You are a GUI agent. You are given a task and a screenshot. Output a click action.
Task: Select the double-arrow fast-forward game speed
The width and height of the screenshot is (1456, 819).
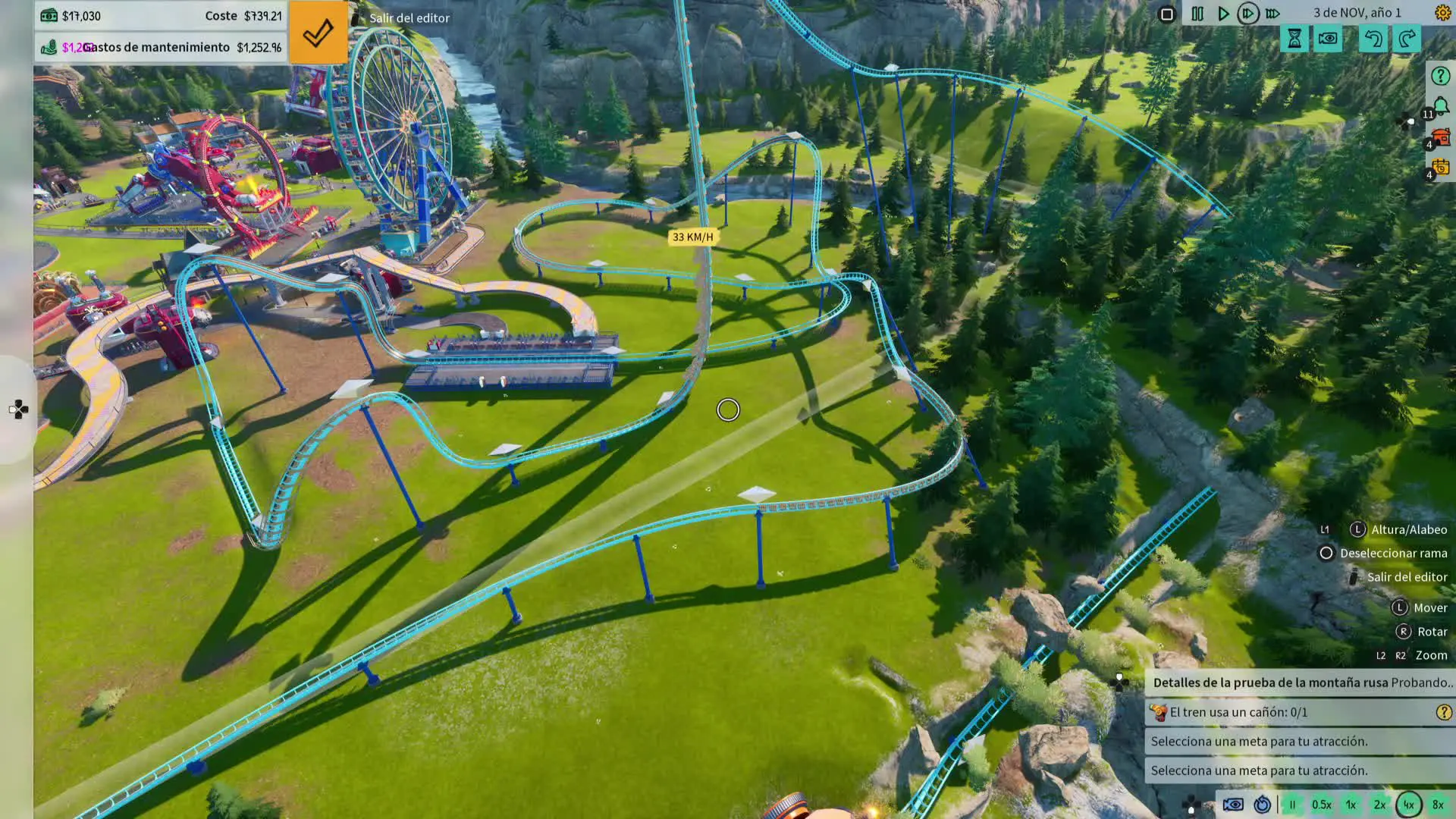click(1247, 14)
